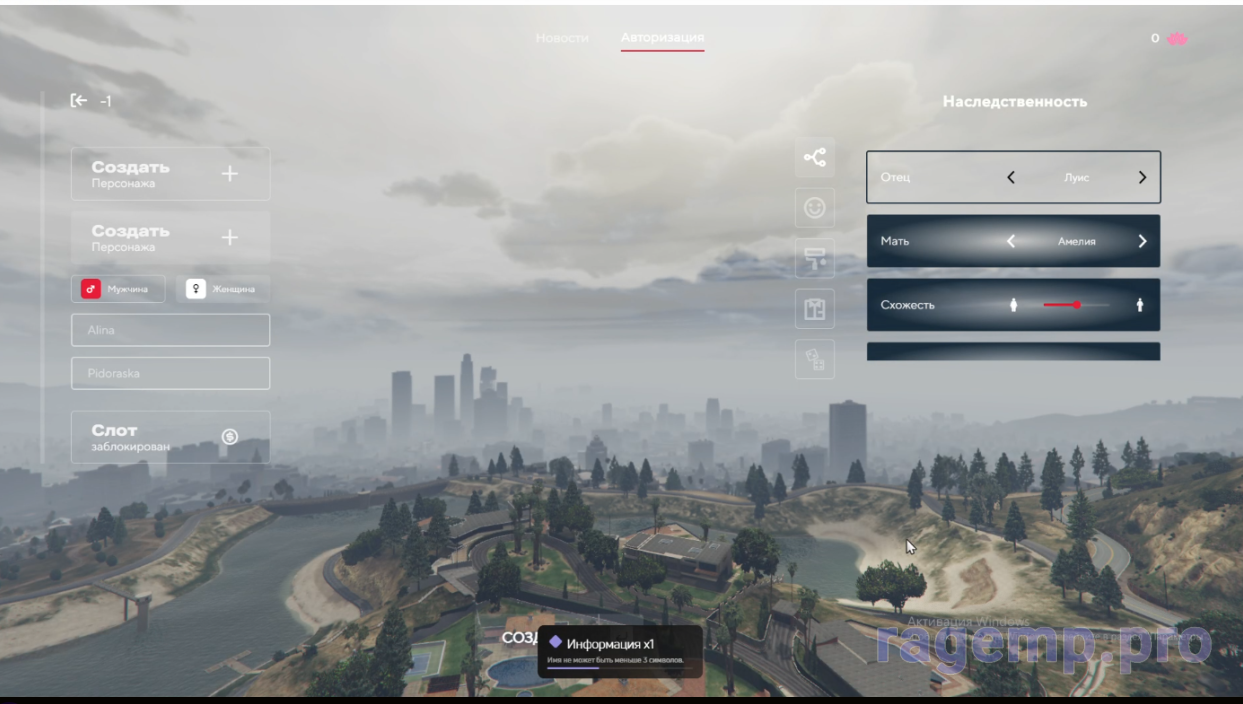Select the previous father with left arrow

click(1011, 178)
